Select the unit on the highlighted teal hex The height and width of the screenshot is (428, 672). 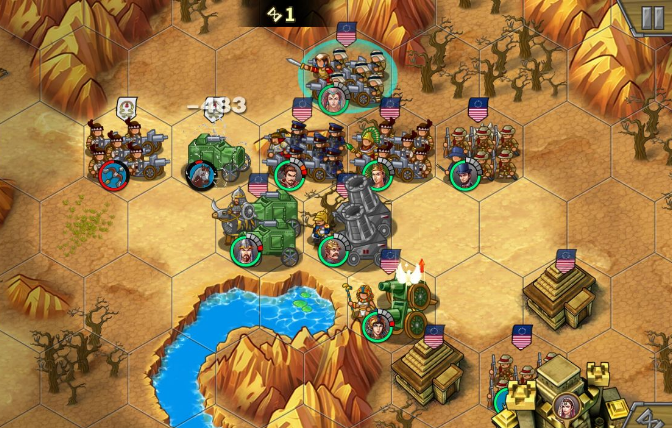[347, 76]
